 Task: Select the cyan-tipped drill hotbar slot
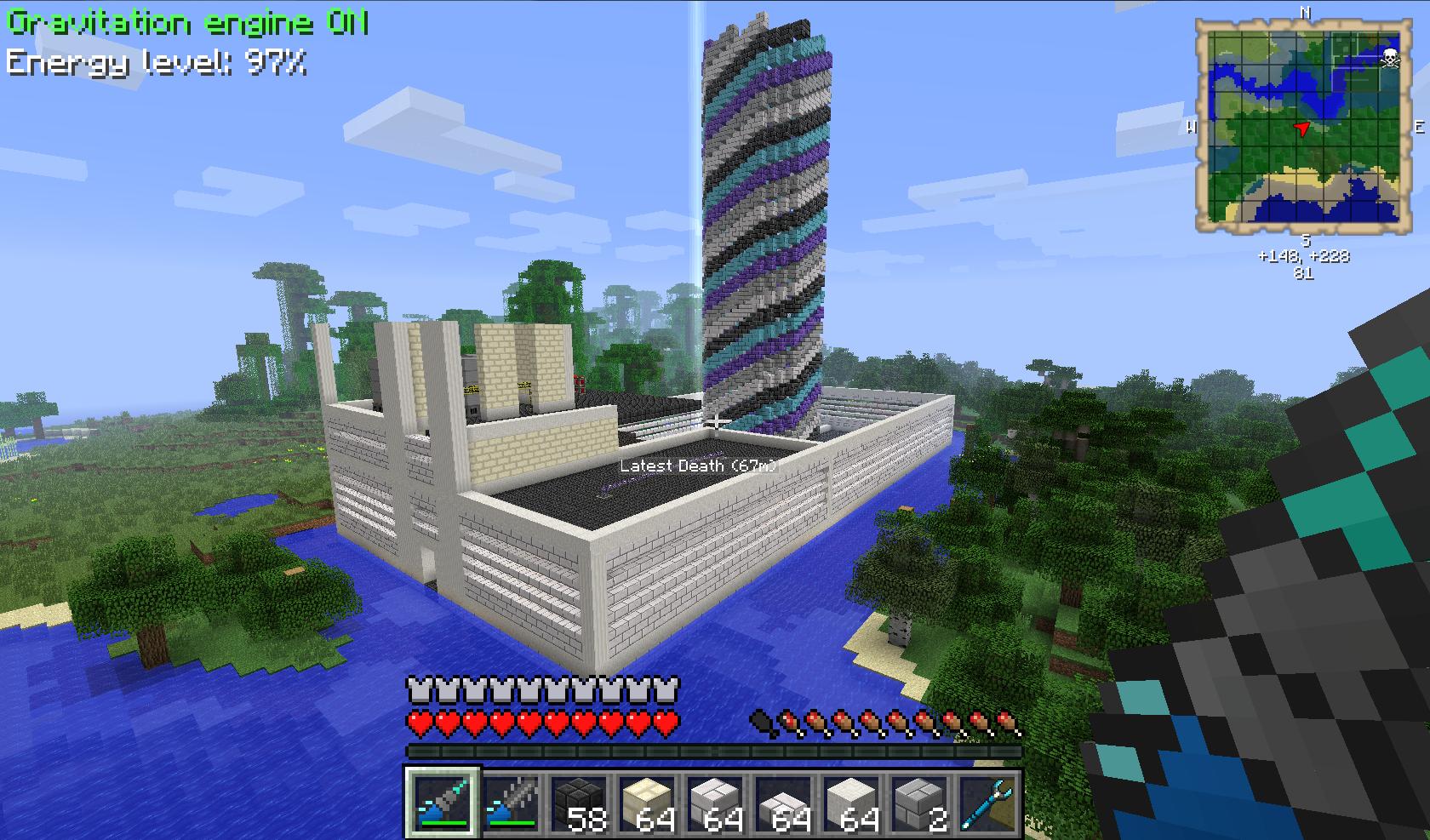tap(443, 803)
